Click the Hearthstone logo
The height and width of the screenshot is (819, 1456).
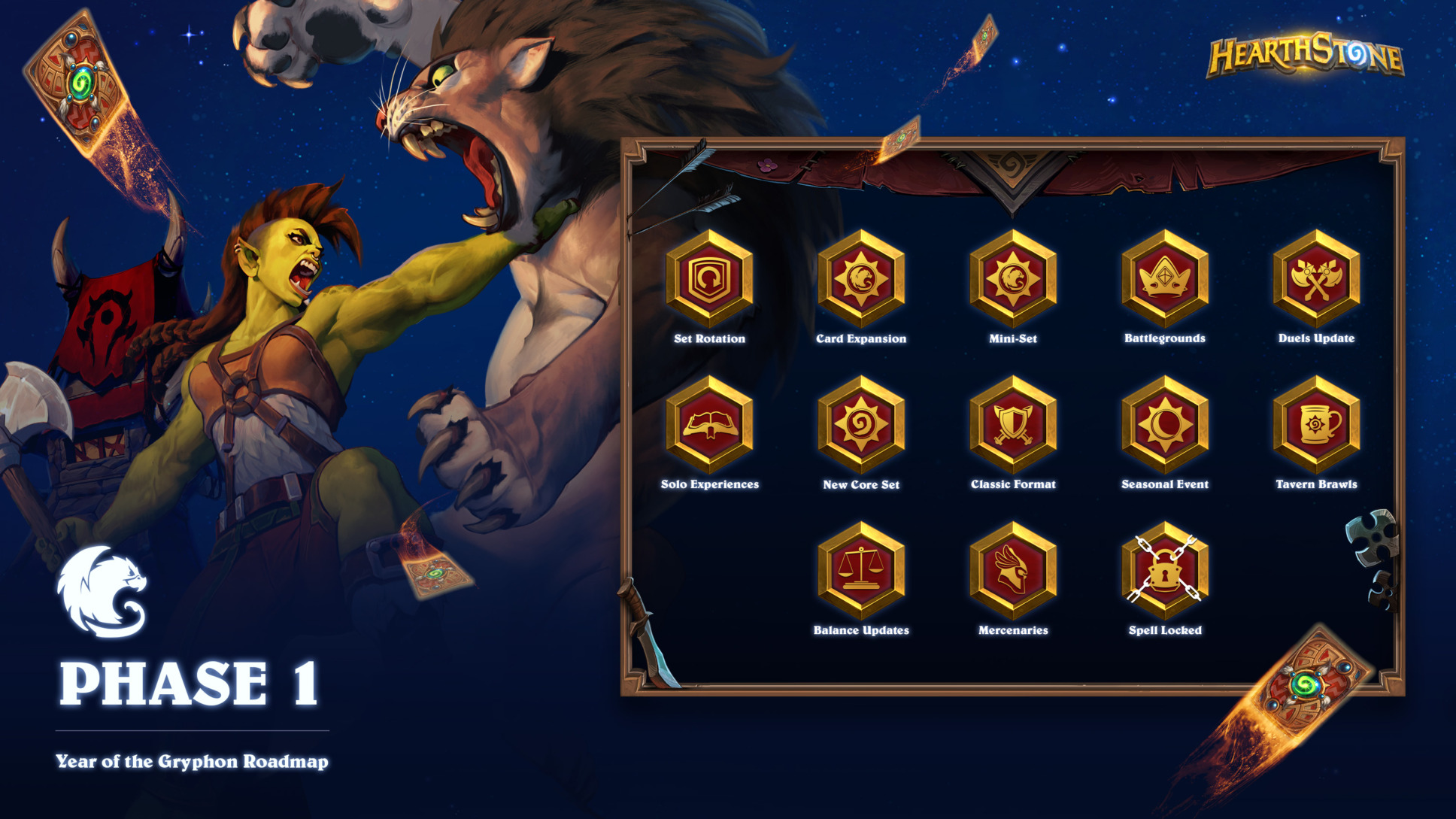tap(1305, 55)
